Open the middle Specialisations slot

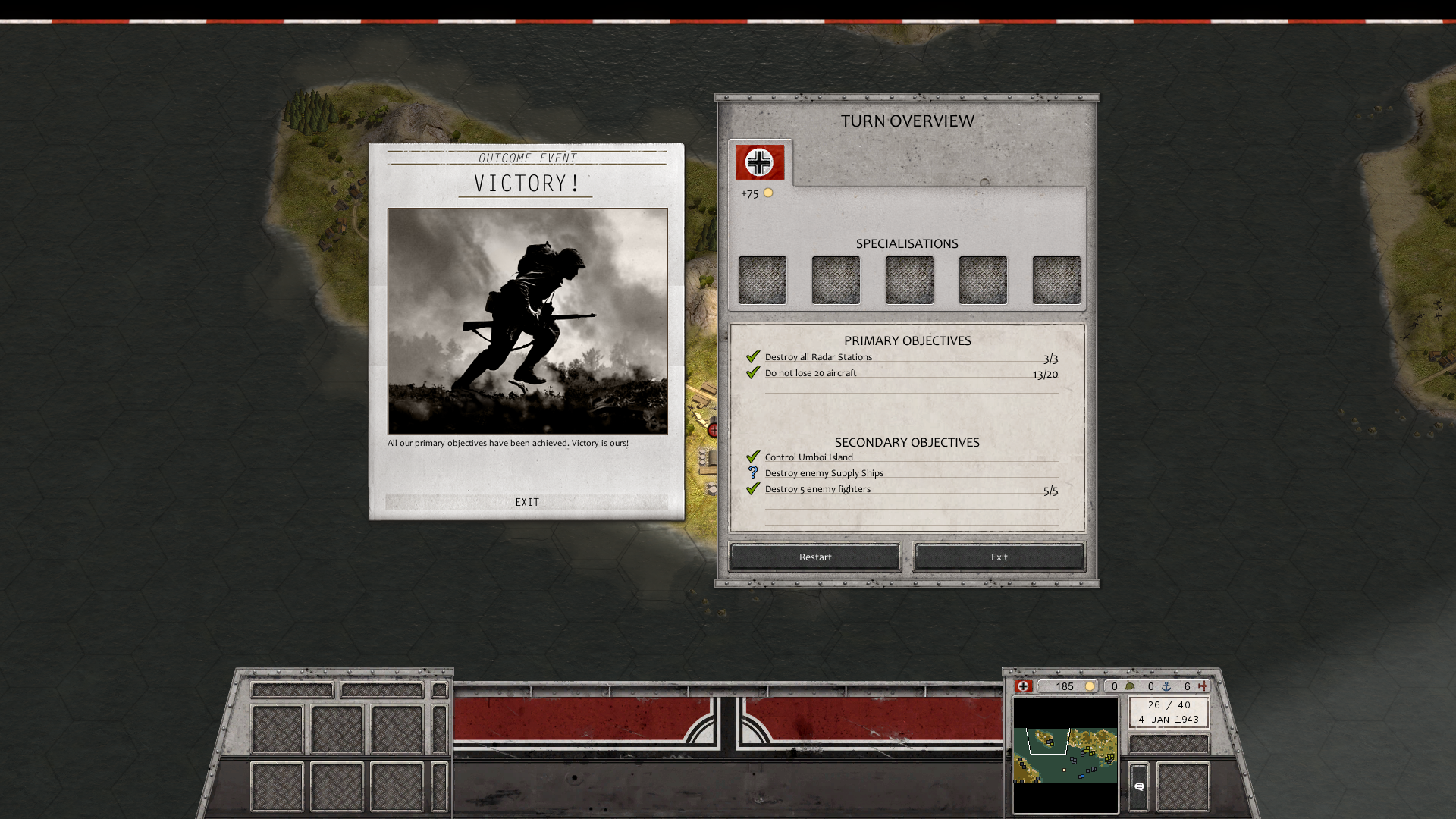908,280
